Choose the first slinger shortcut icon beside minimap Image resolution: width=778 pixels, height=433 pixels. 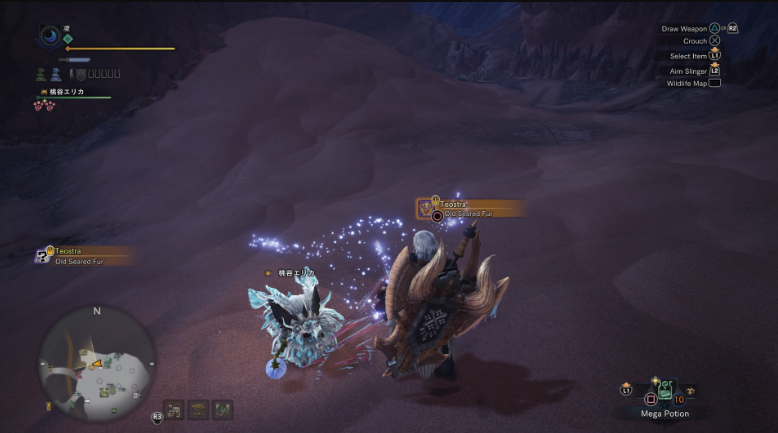tap(174, 409)
